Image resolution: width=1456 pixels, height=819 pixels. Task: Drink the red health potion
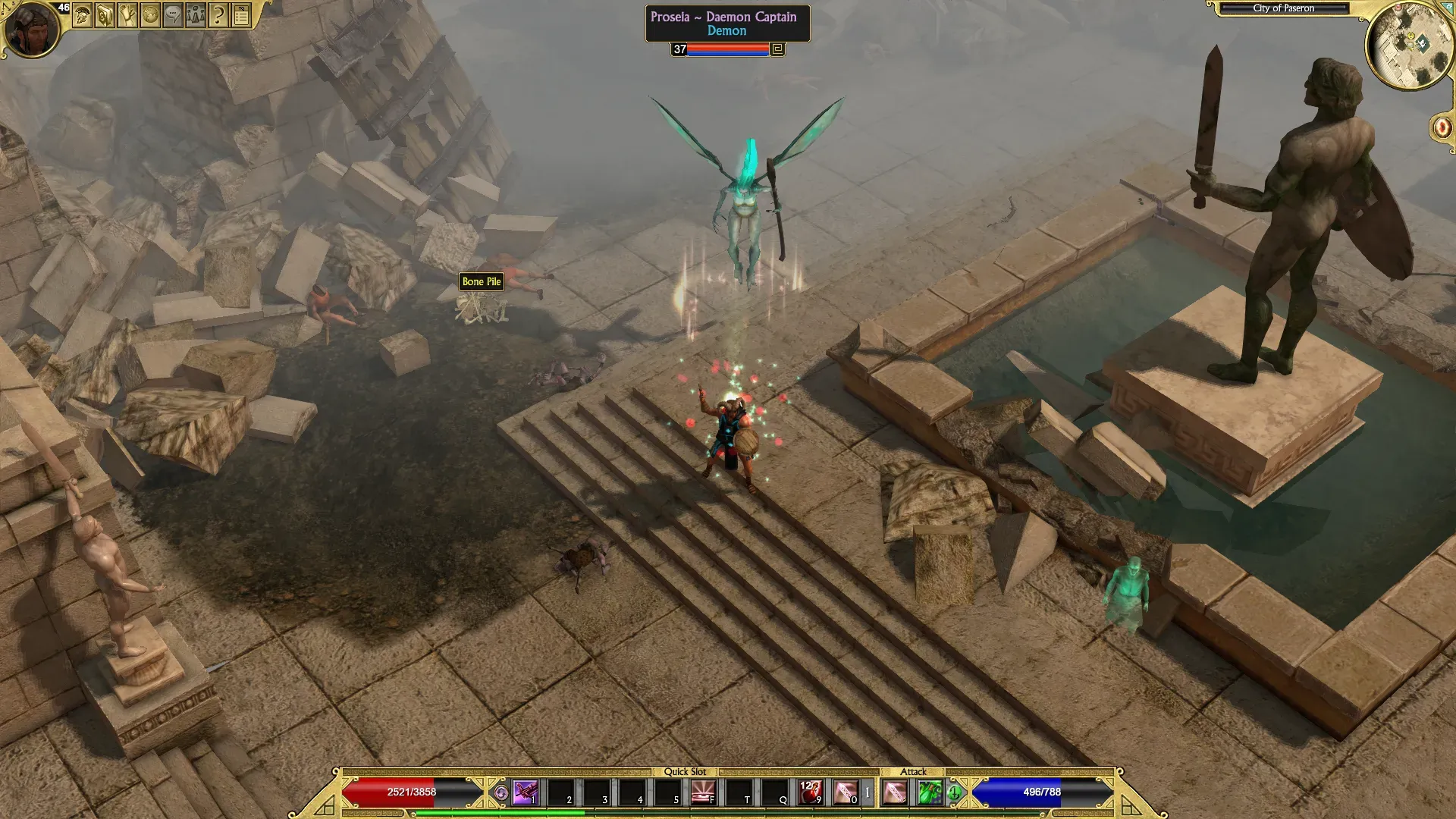(x=810, y=792)
